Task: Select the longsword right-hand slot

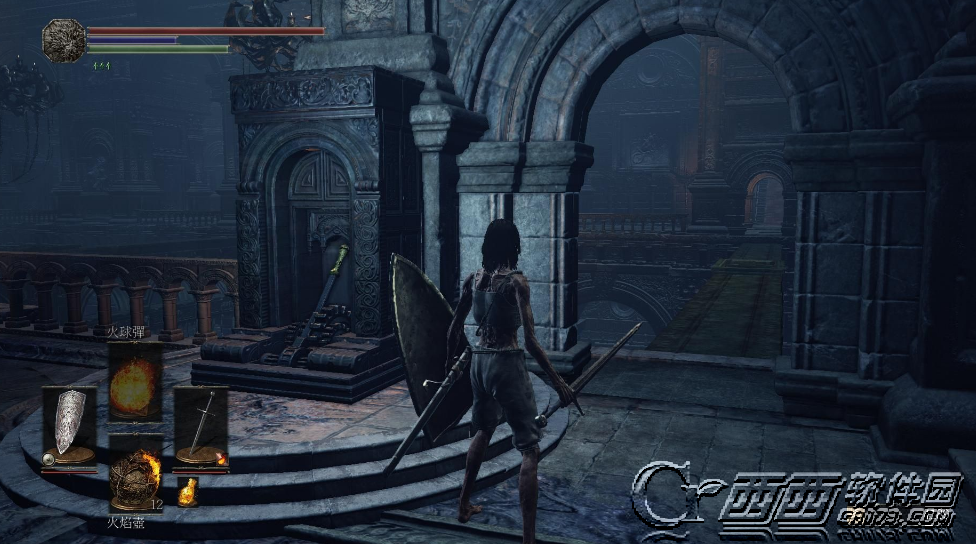Action: 201,427
